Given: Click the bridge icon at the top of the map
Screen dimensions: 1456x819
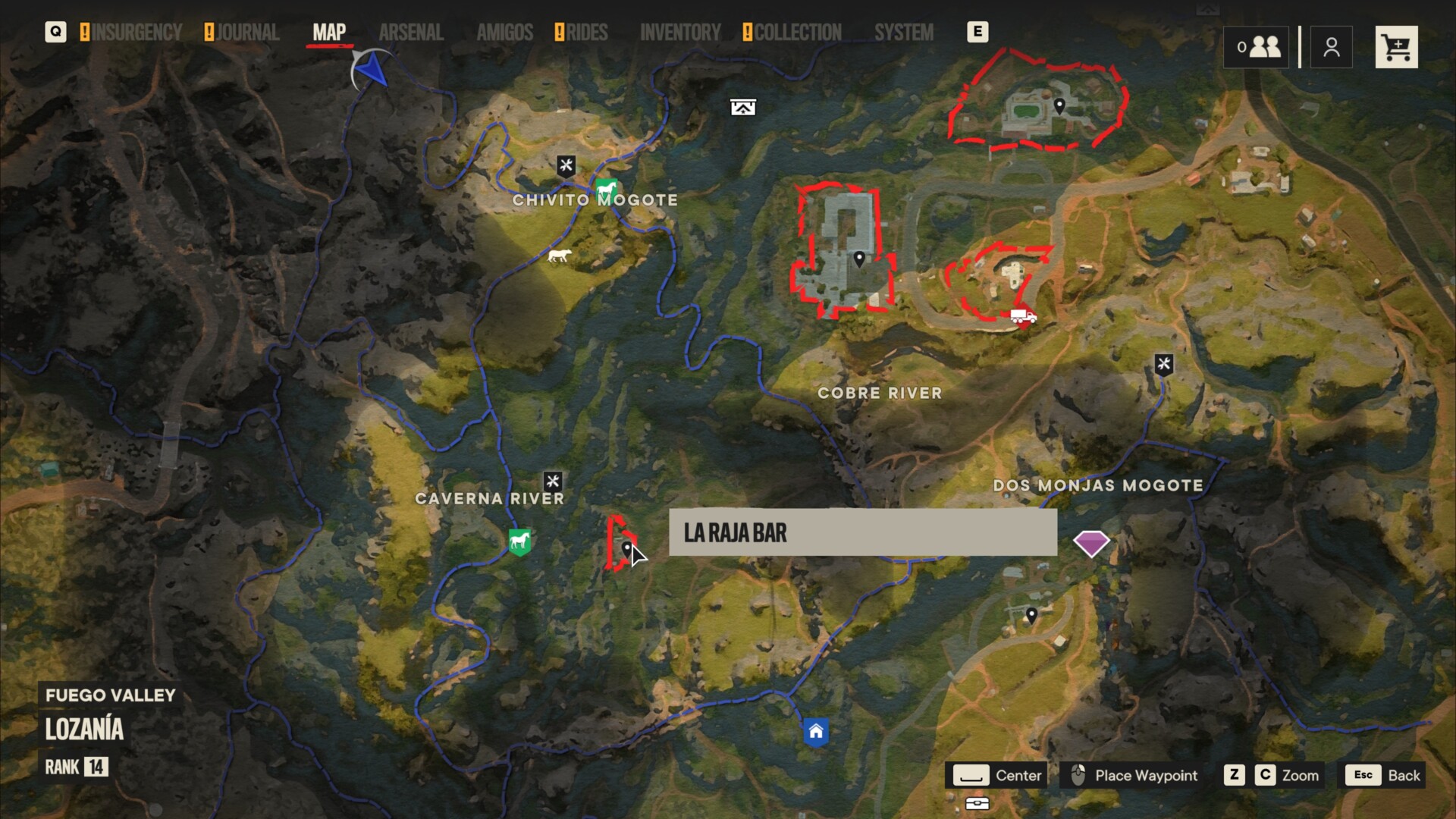Looking at the screenshot, I should pos(742,107).
